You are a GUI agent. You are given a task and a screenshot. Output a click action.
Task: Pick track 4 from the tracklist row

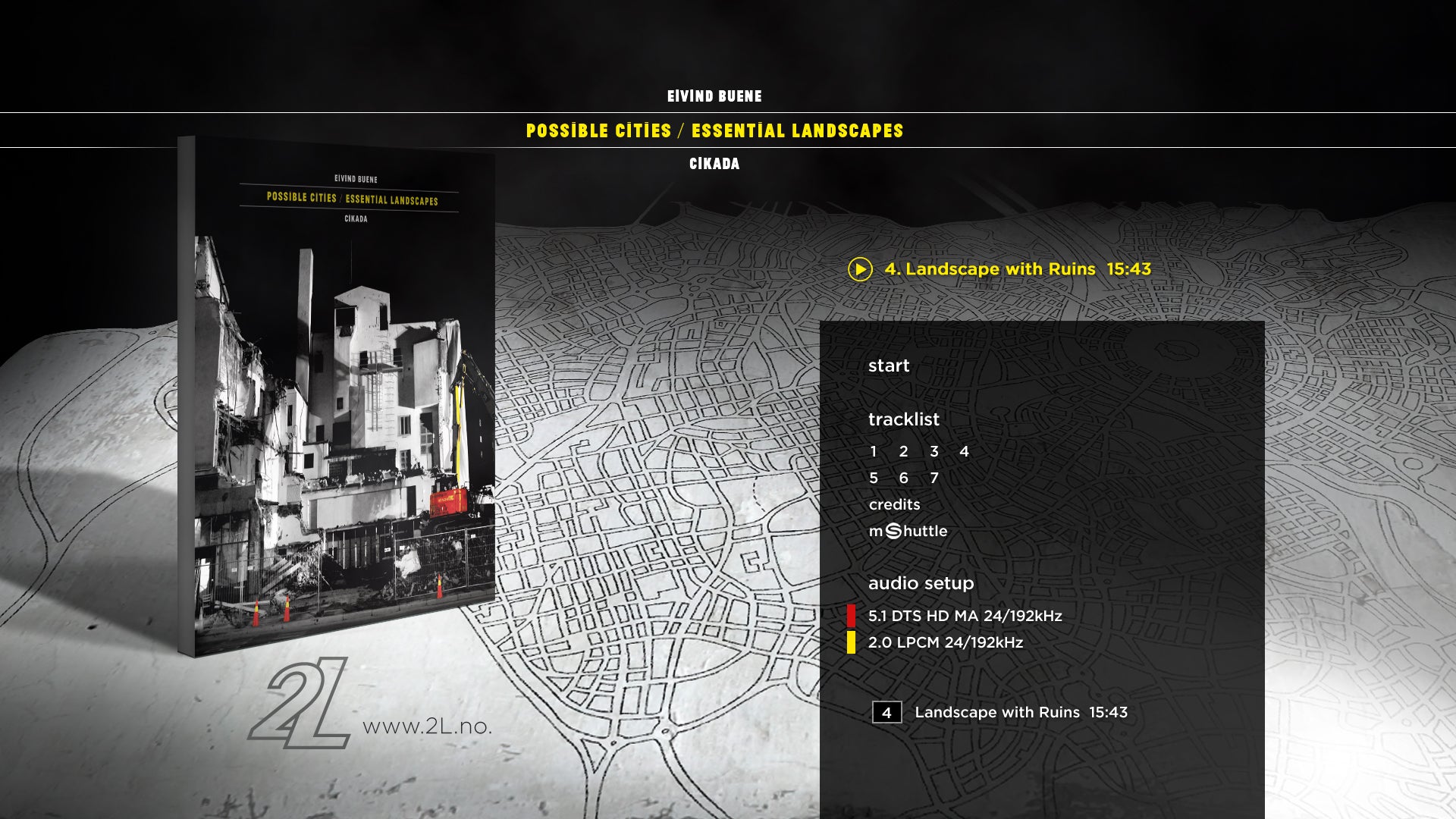[x=964, y=452]
